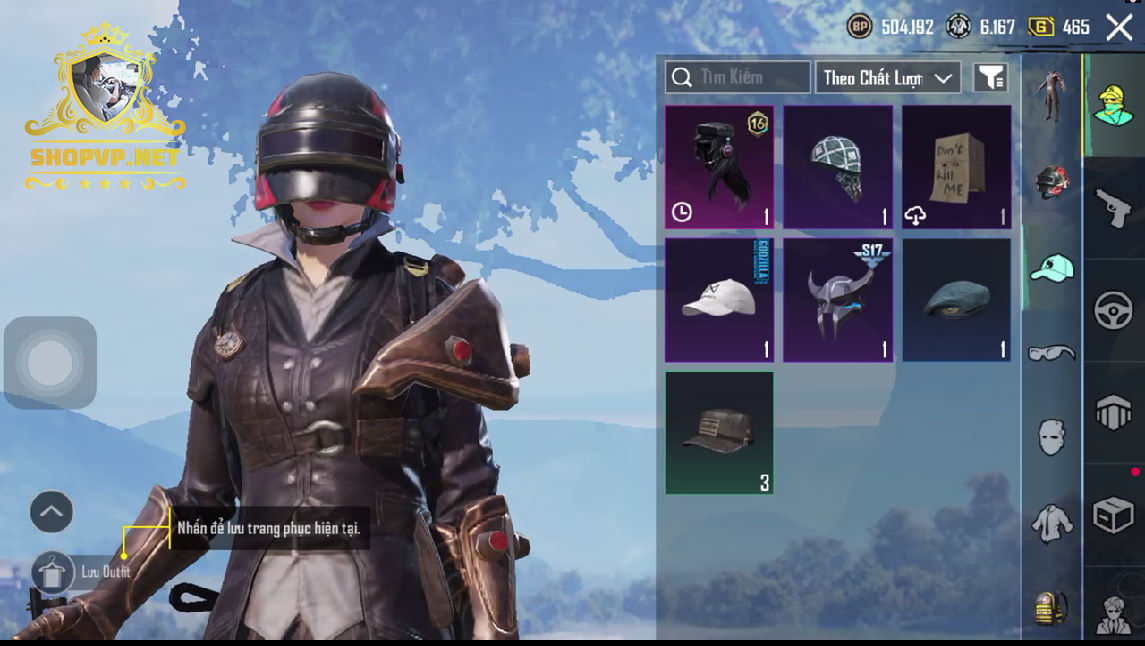Select the black hooded mask item

[x=719, y=167]
